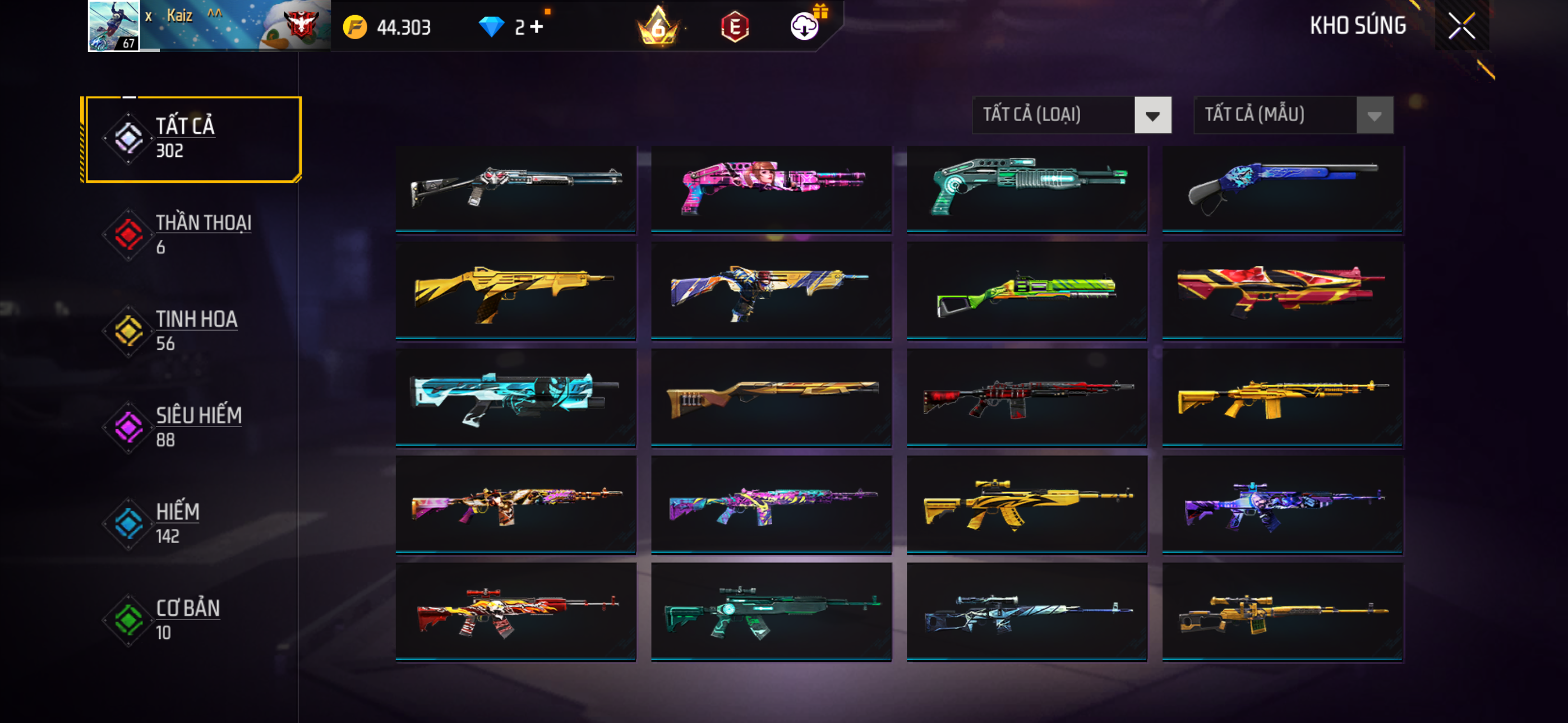Select the Tất Cả category tab
The width and height of the screenshot is (1568, 723).
192,139
